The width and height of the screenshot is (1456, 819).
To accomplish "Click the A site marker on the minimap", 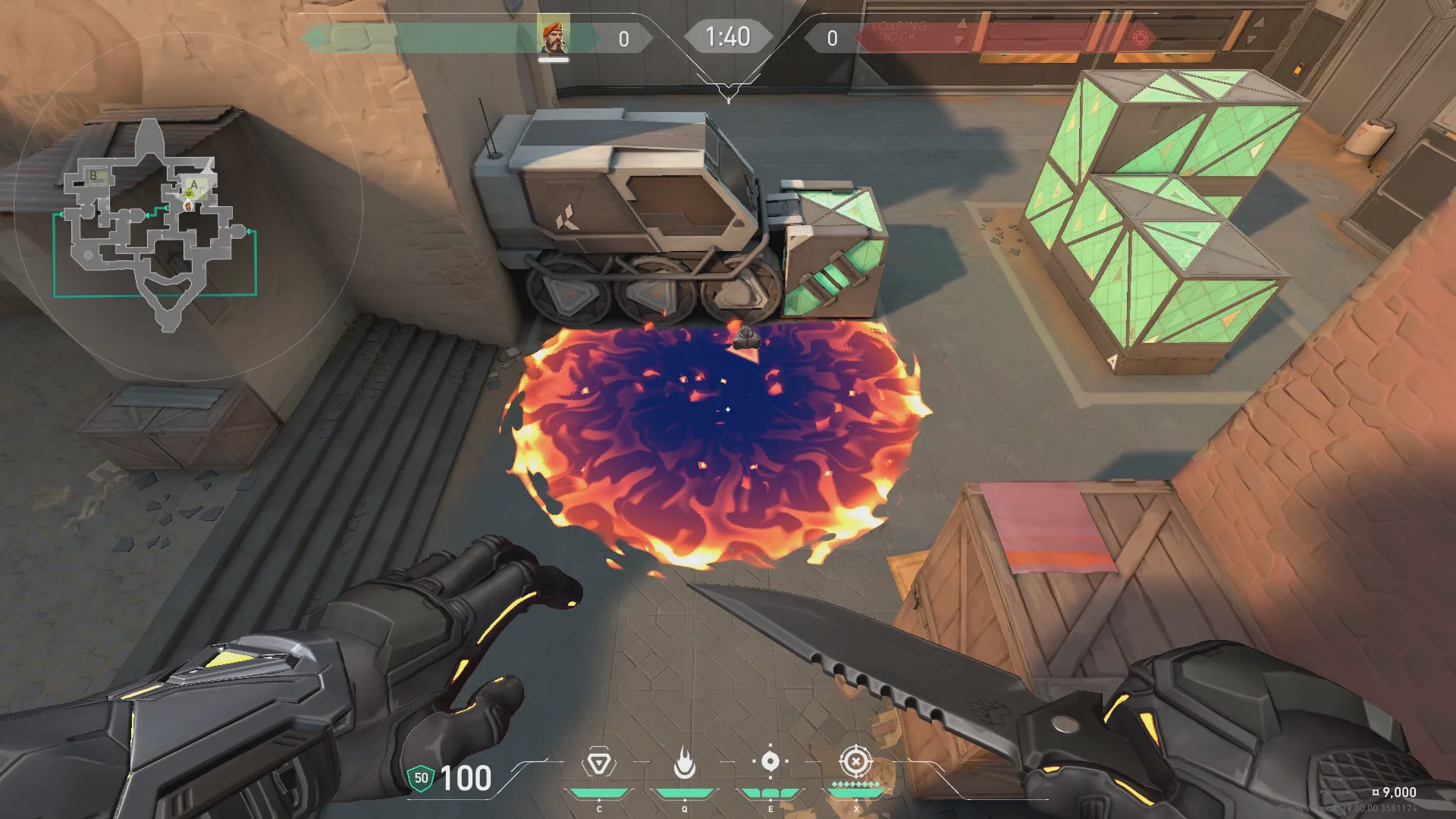I will [194, 184].
